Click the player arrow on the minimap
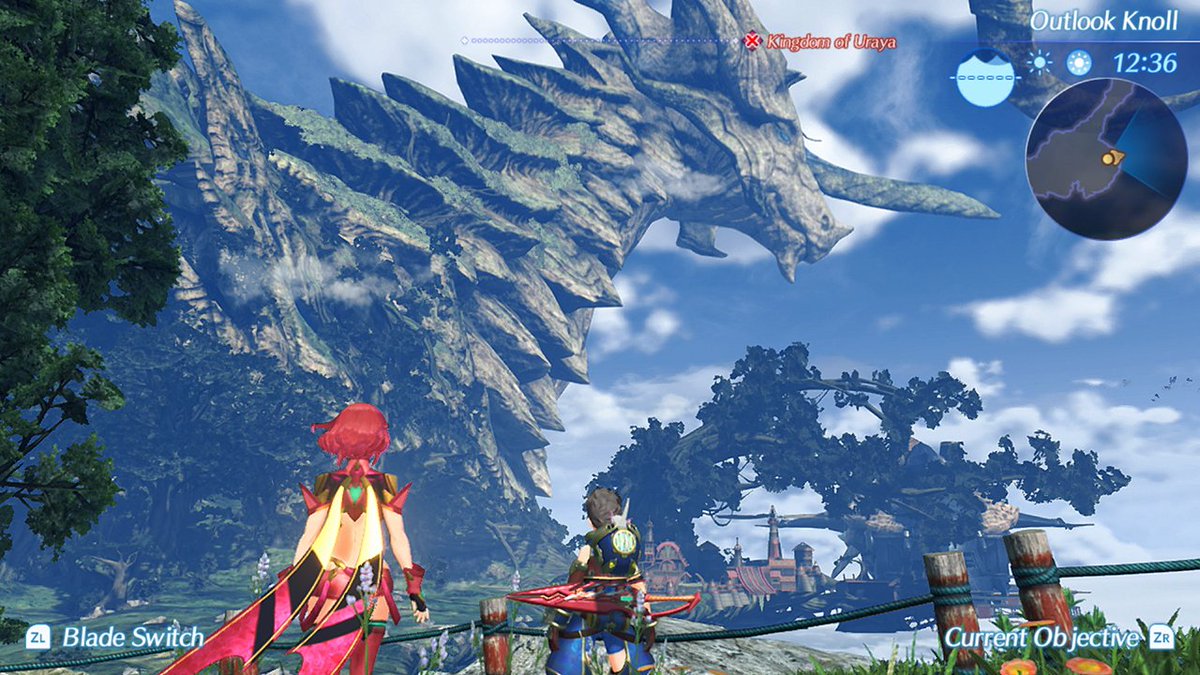Image resolution: width=1200 pixels, height=675 pixels. [1110, 157]
